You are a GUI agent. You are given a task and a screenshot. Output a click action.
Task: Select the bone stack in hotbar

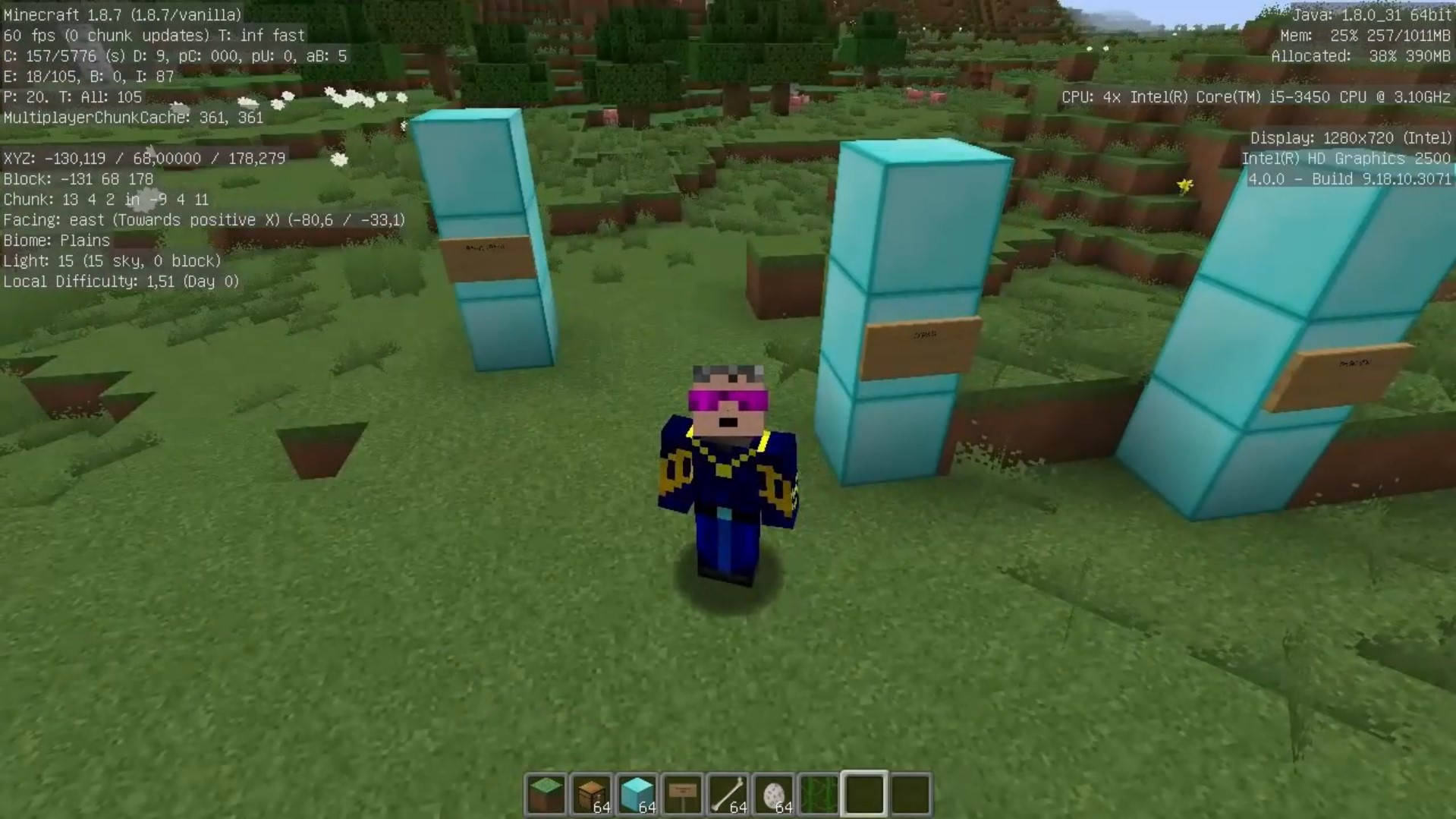728,794
